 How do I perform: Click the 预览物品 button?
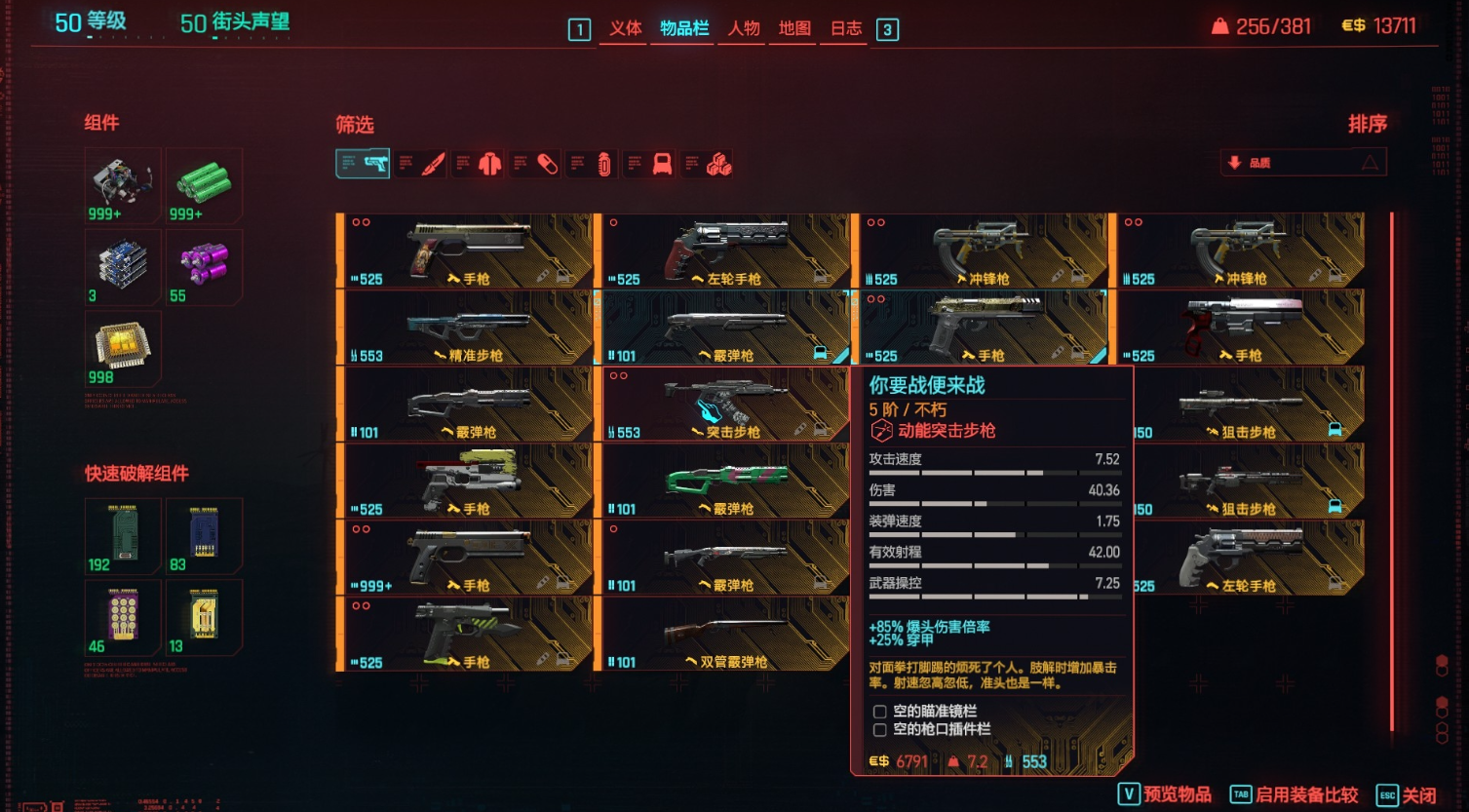1165,793
